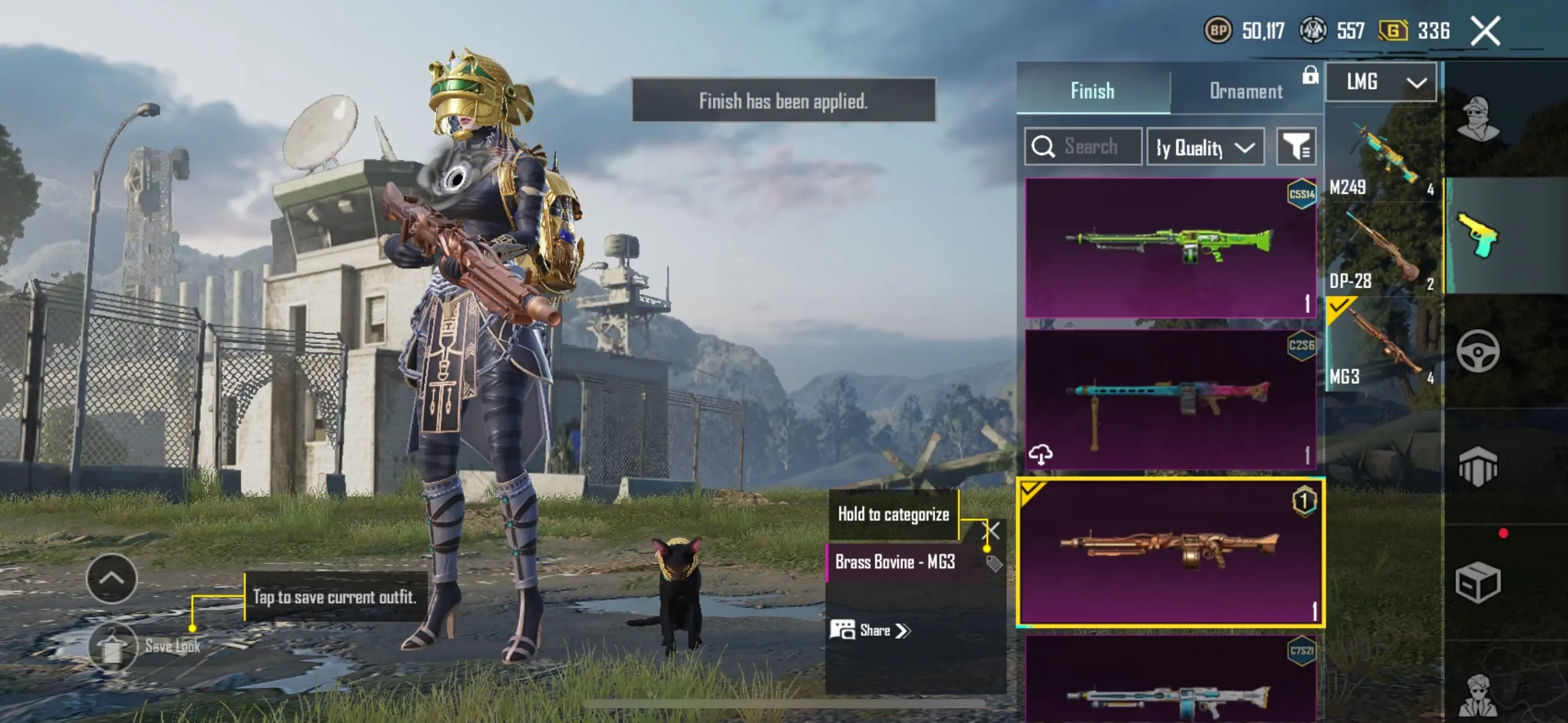This screenshot has height=723, width=1568.
Task: Select the Finish tab
Action: (x=1092, y=91)
